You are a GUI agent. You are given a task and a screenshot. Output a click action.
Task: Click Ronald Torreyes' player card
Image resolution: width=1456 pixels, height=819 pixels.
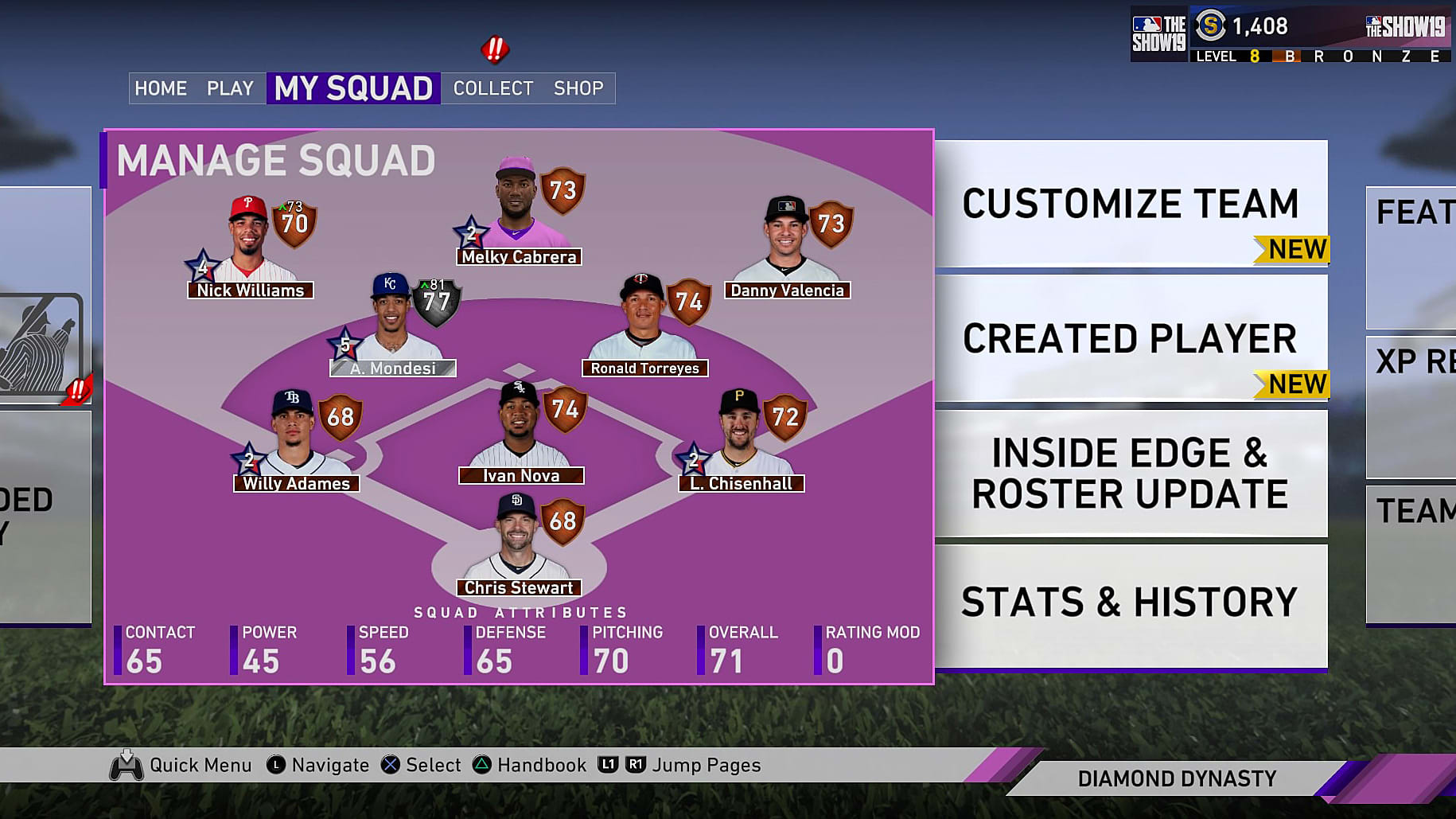click(644, 326)
